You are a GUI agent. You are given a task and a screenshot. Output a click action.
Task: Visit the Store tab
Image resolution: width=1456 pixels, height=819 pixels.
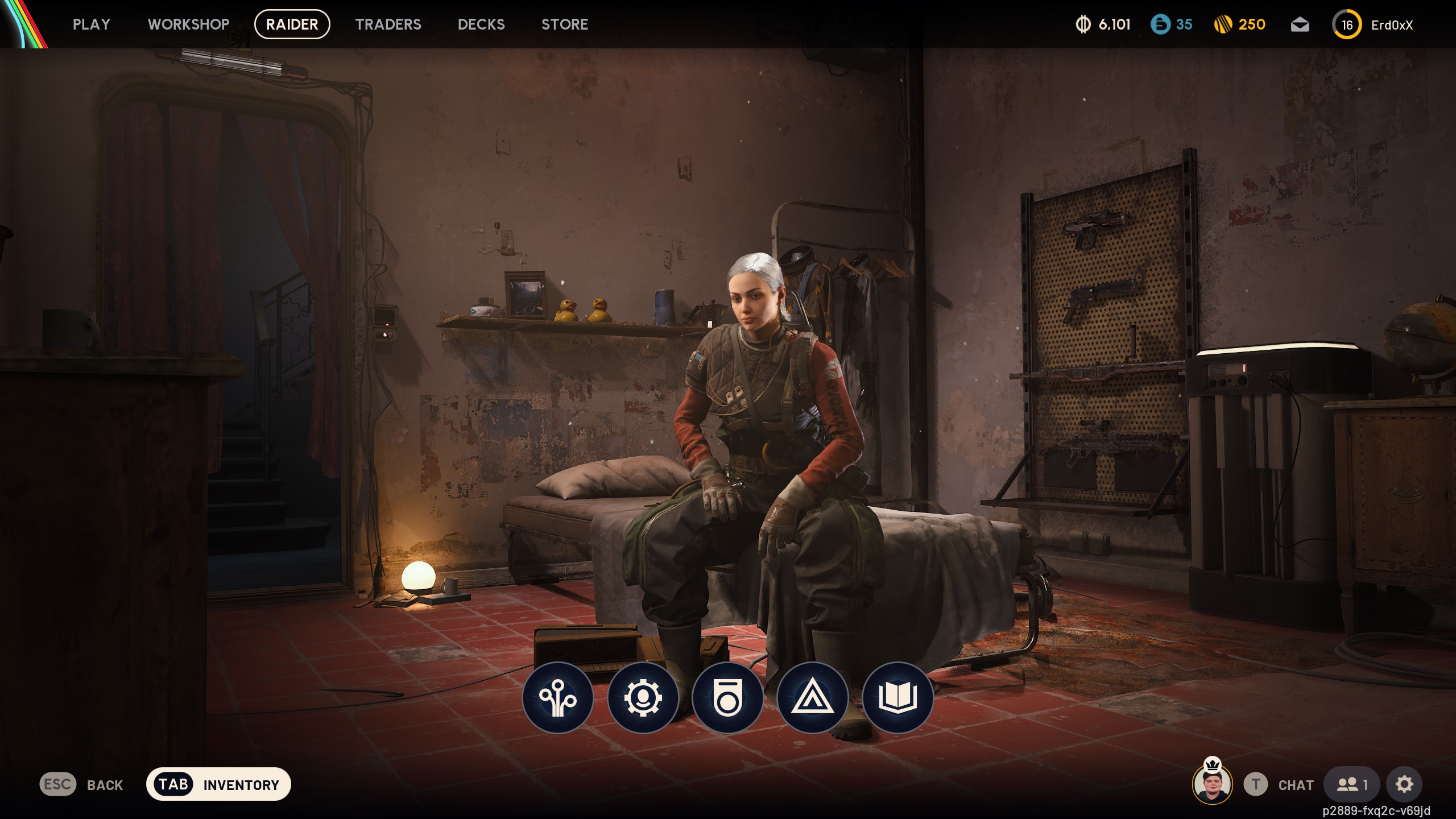(x=564, y=24)
